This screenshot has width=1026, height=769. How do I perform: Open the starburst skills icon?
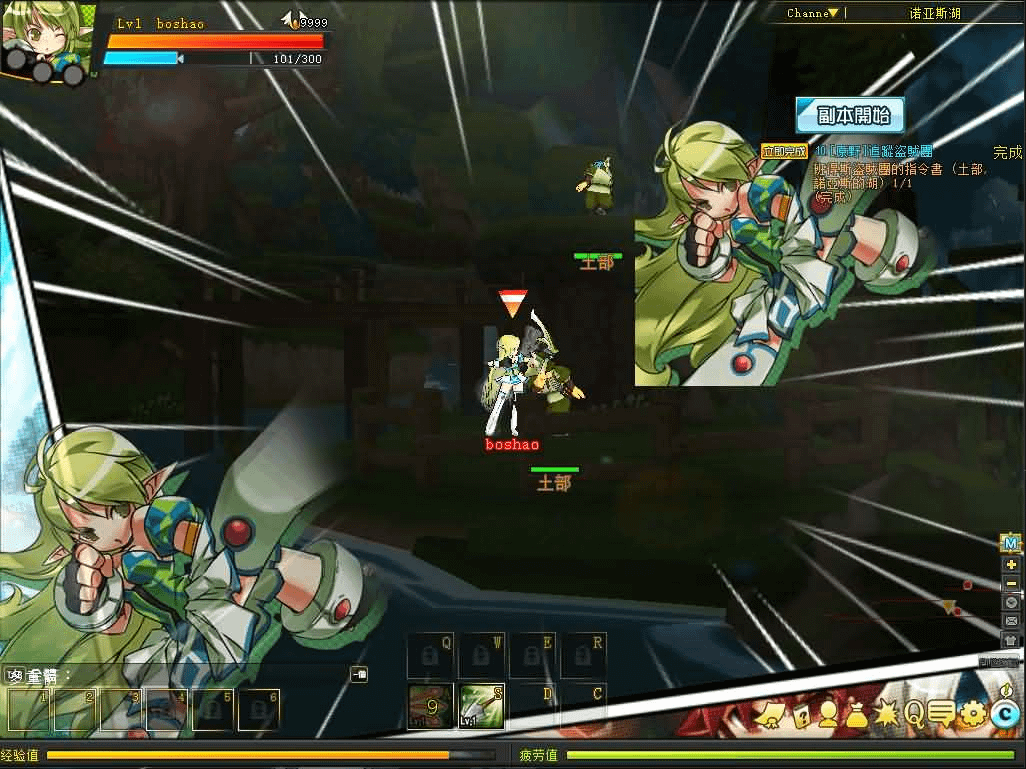pyautogui.click(x=886, y=714)
